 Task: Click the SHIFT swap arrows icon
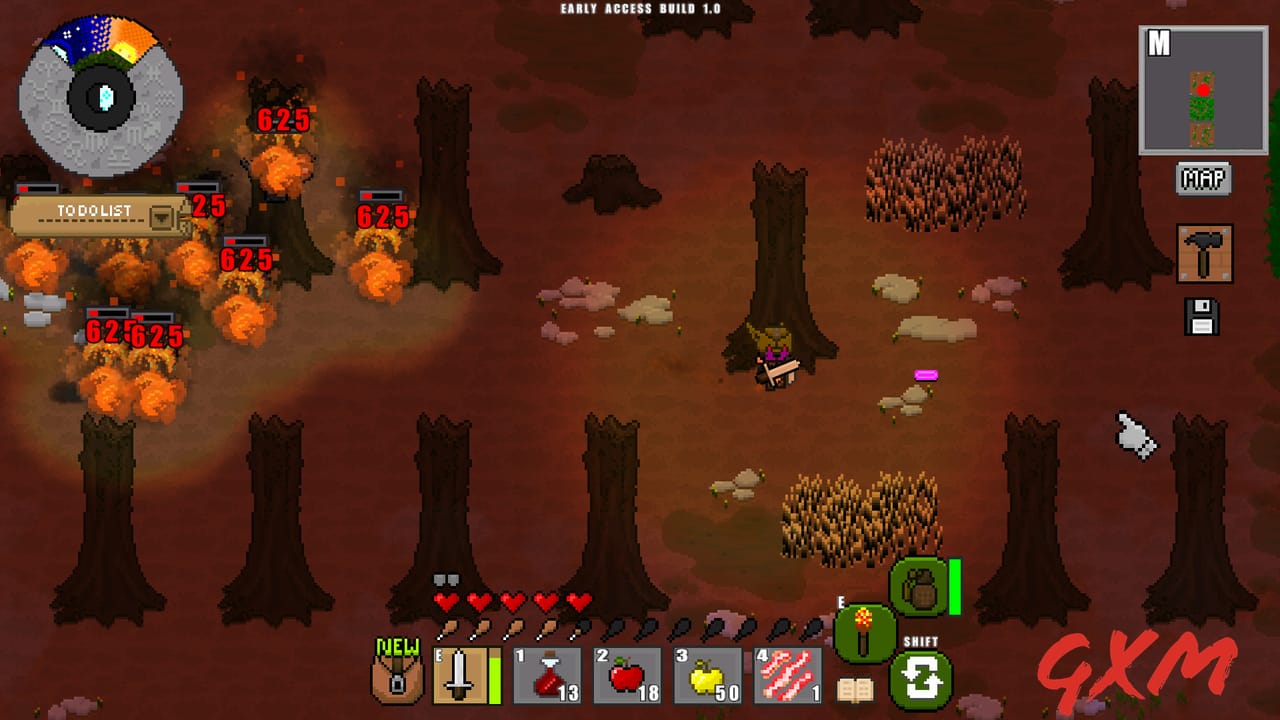922,681
